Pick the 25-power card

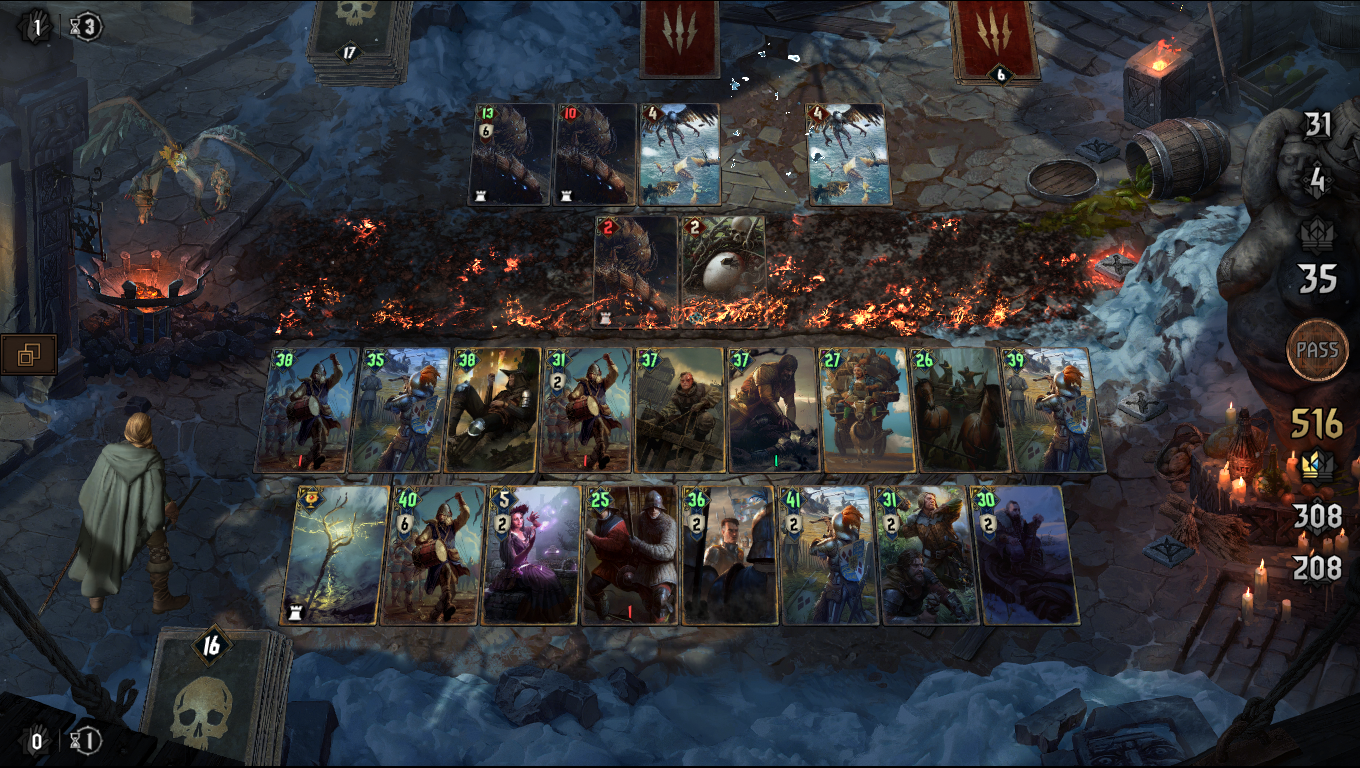[x=630, y=555]
